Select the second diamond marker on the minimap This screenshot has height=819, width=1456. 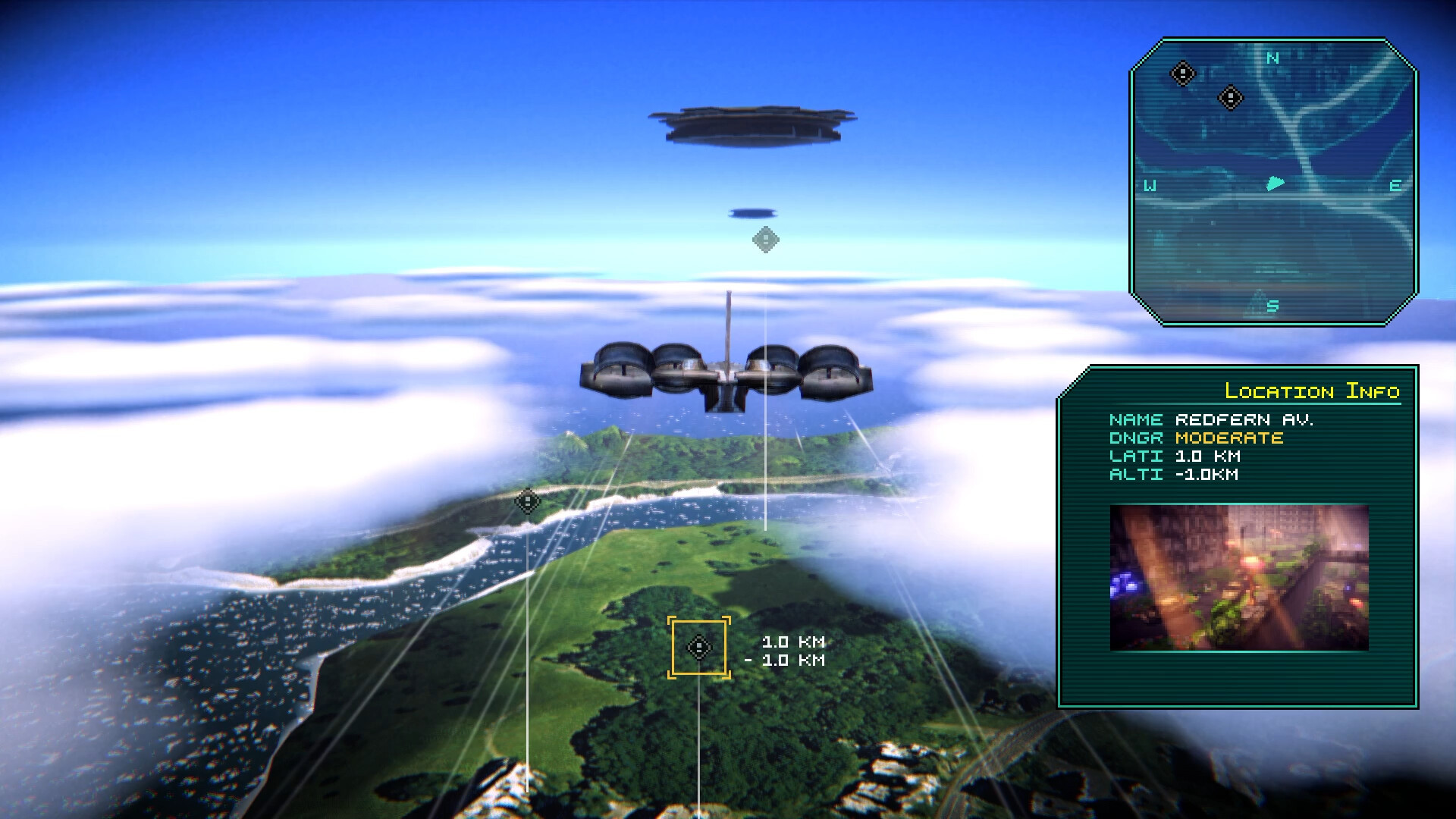pos(1231,97)
